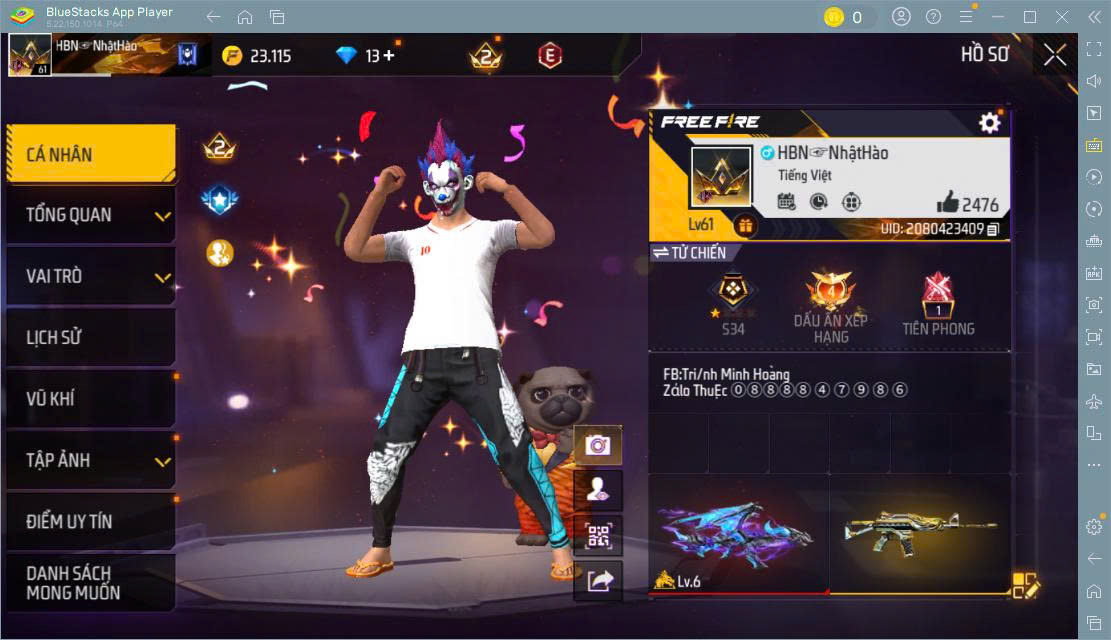The image size is (1111, 640).
Task: Open the VAI TRÒ section
Action: point(91,276)
